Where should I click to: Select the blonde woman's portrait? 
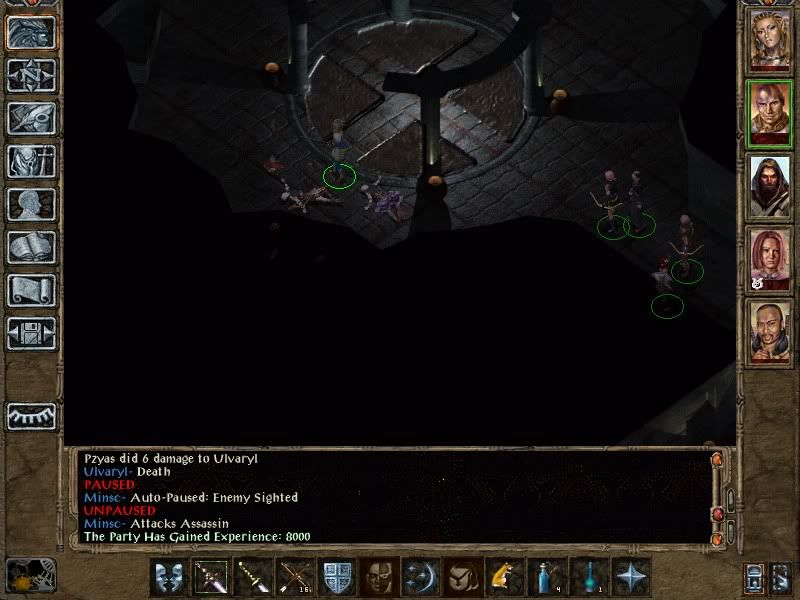pyautogui.click(x=770, y=40)
